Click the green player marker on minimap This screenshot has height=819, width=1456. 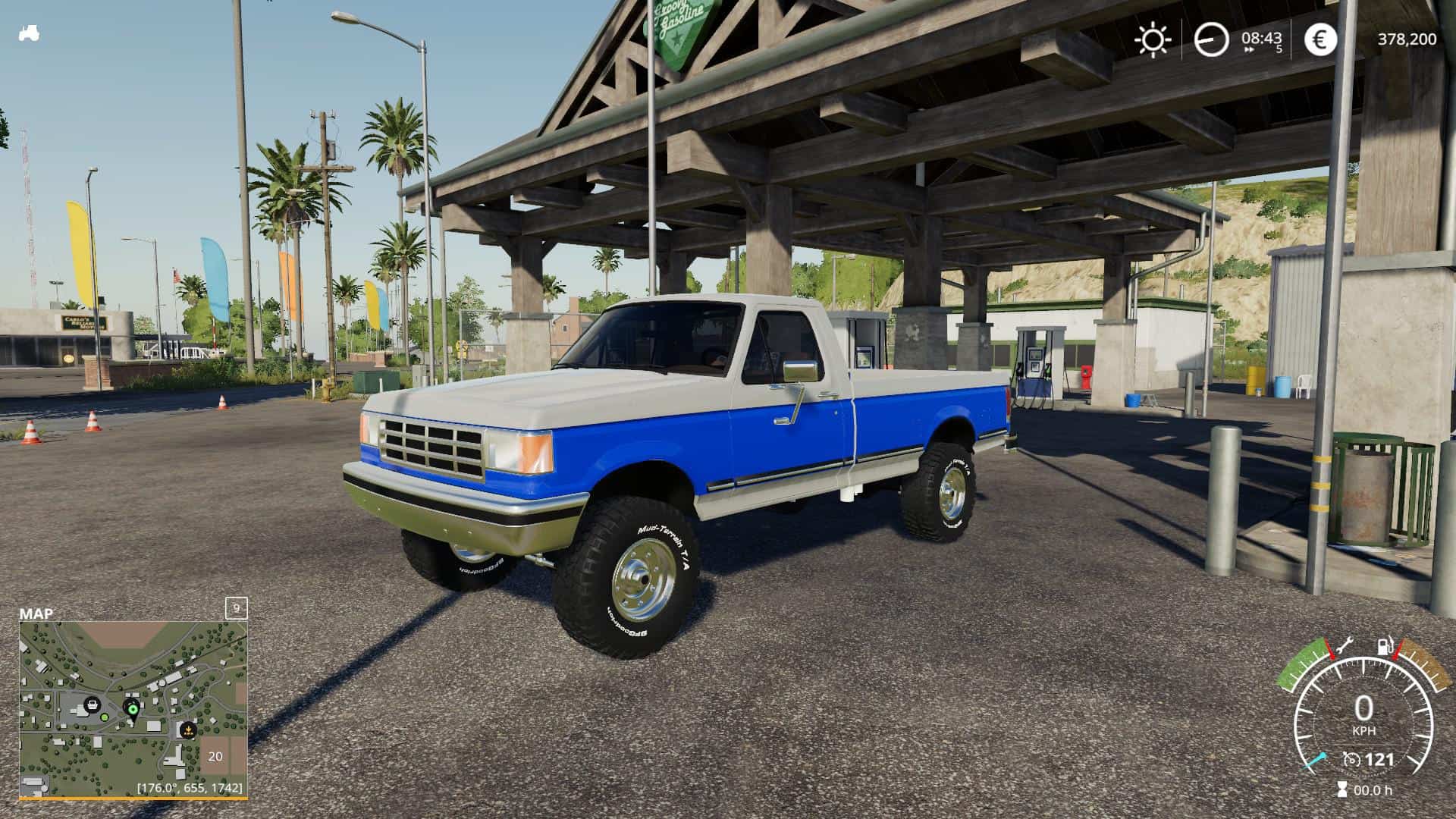pos(133,709)
